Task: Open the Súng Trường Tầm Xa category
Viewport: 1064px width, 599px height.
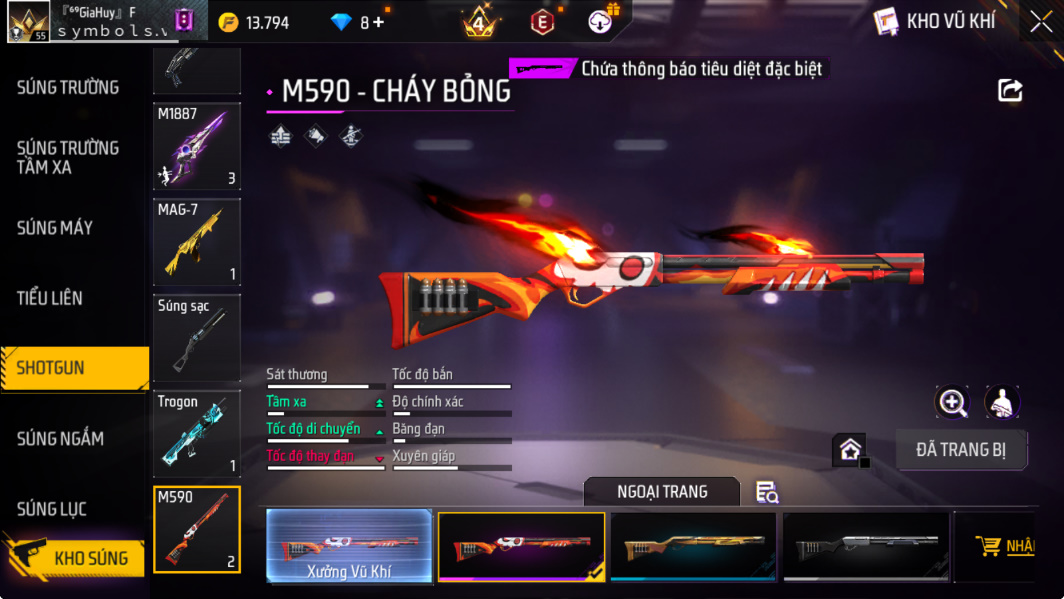Action: click(x=68, y=158)
